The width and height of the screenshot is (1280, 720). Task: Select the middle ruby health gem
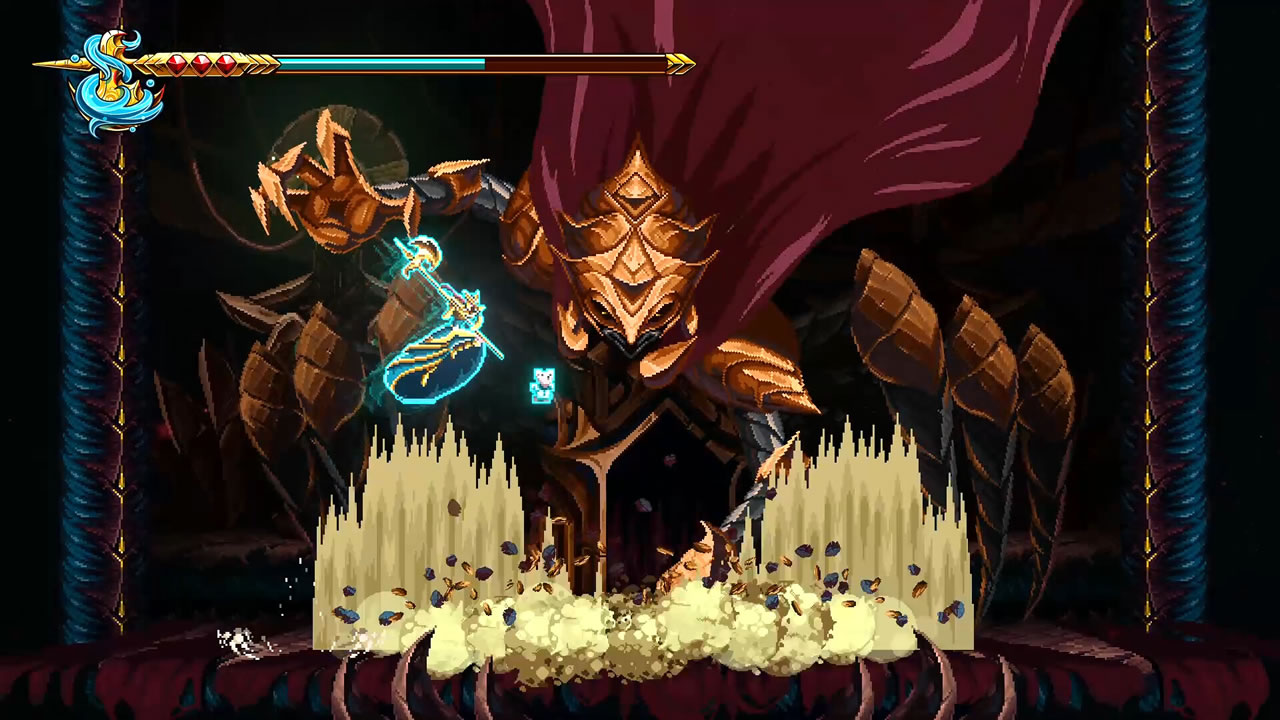(x=201, y=65)
